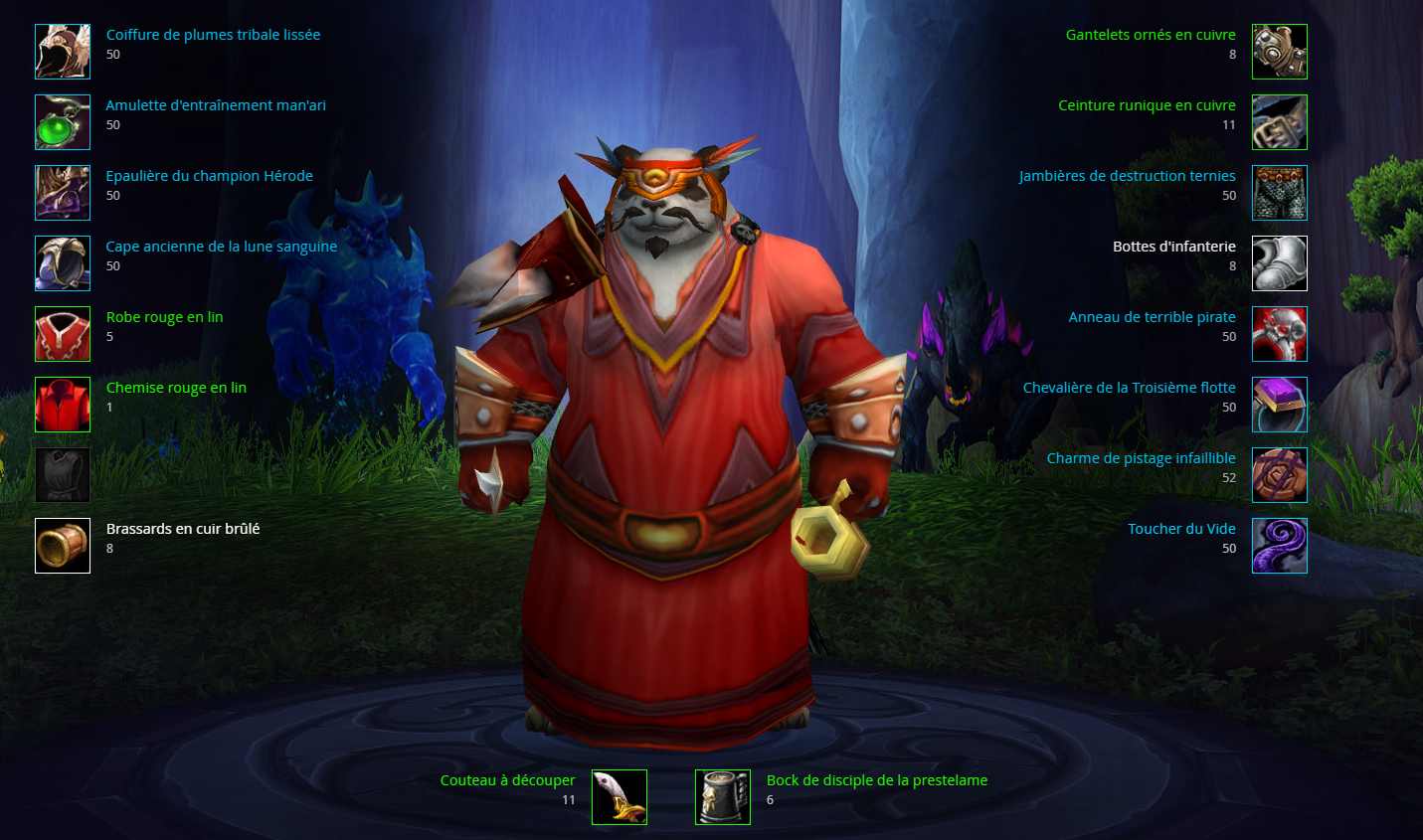Viewport: 1423px width, 840px height.
Task: Select the Bottes d'infanterie boots icon
Action: point(1280,262)
